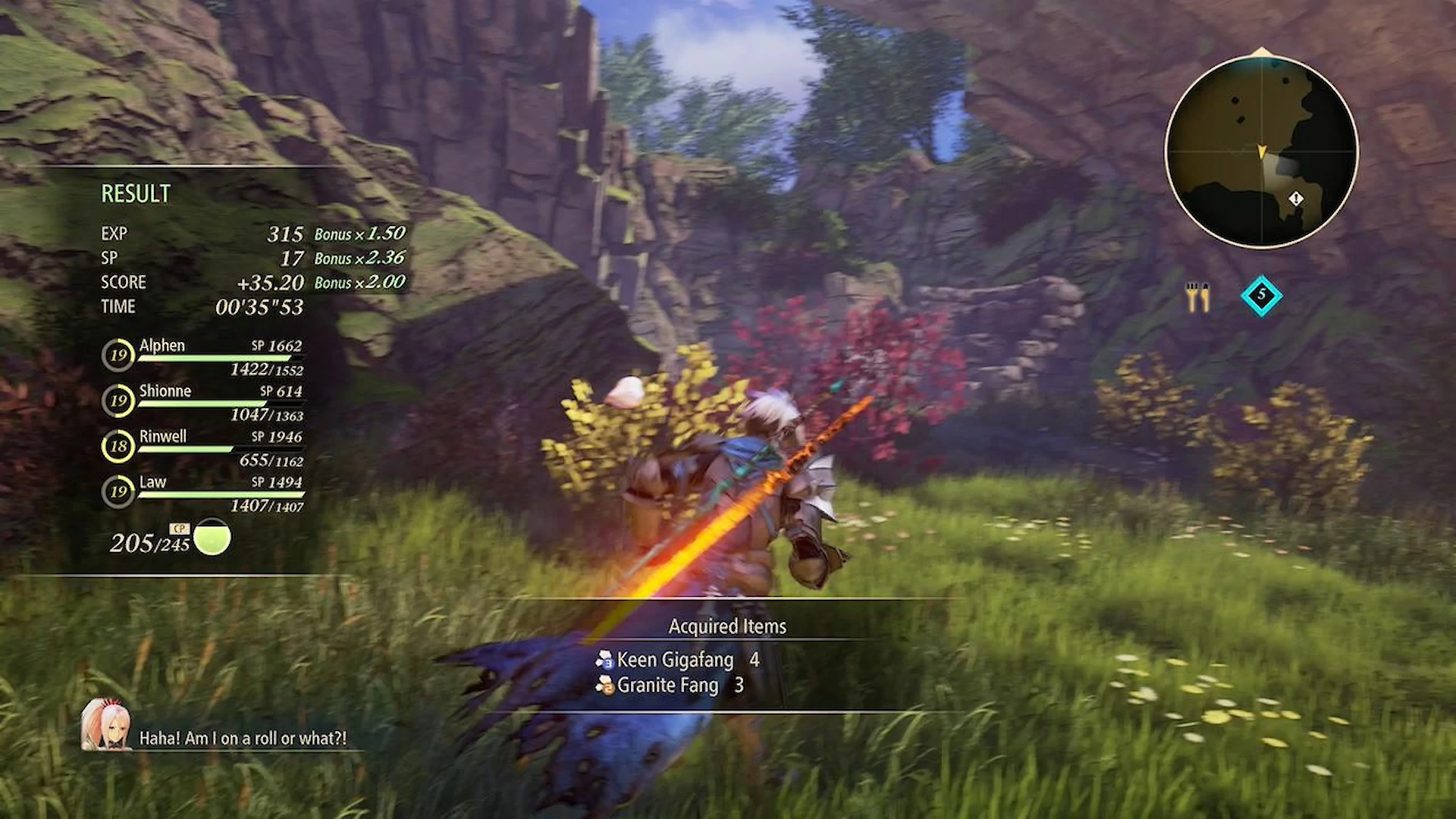Click the exclamation quest marker on minimap
Image resolution: width=1456 pixels, height=819 pixels.
[x=1296, y=199]
